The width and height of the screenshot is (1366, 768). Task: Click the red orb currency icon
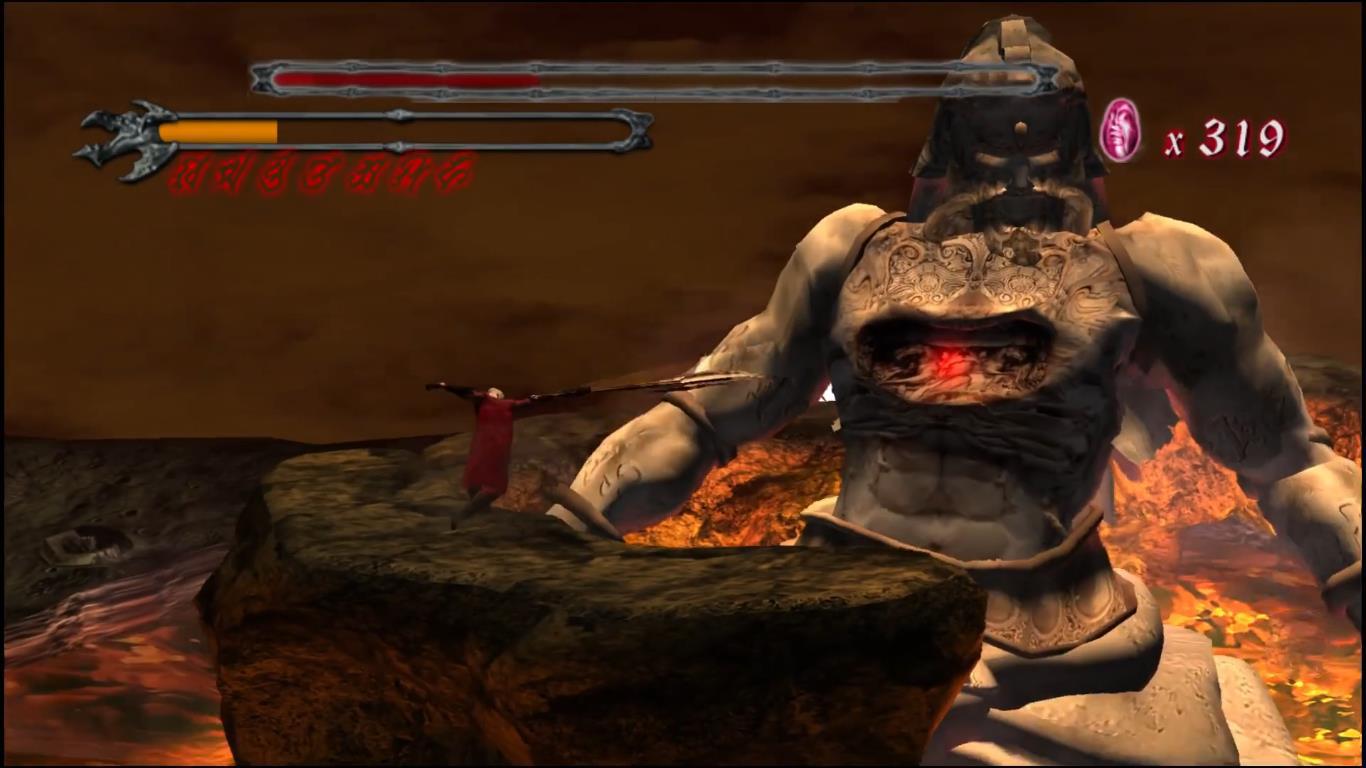pos(1120,131)
